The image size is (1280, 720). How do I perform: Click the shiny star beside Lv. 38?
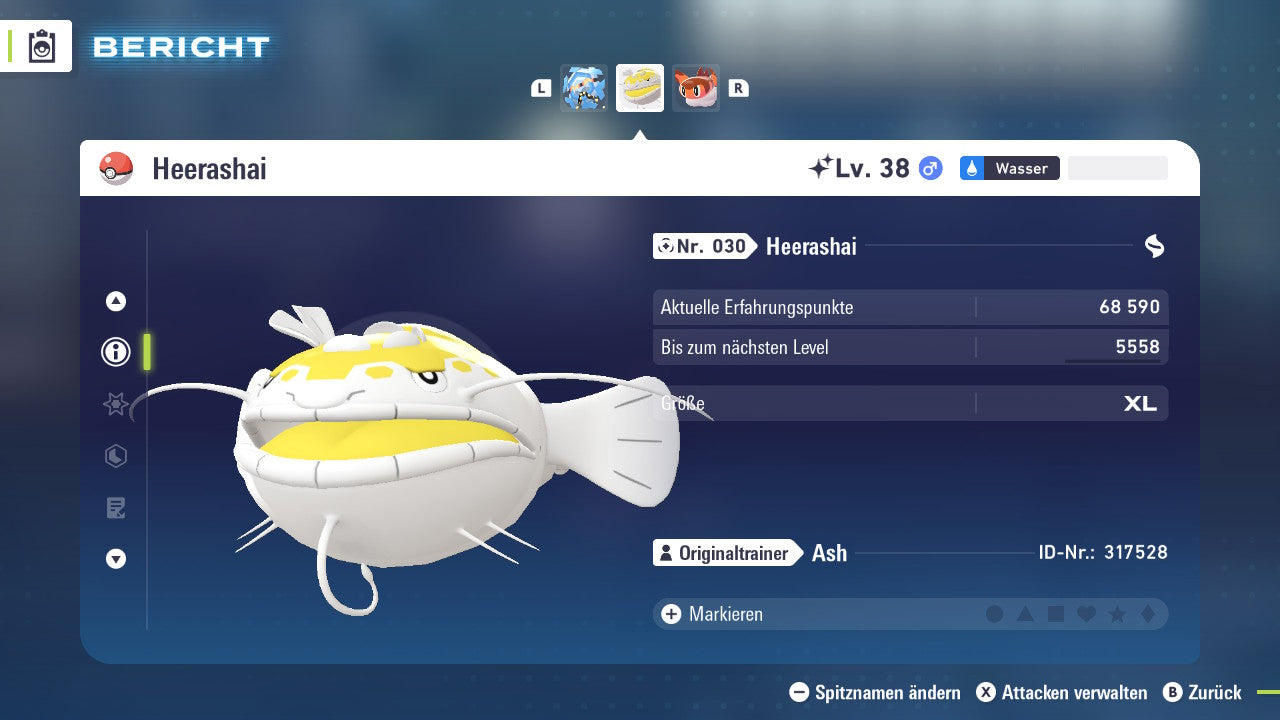pos(822,167)
